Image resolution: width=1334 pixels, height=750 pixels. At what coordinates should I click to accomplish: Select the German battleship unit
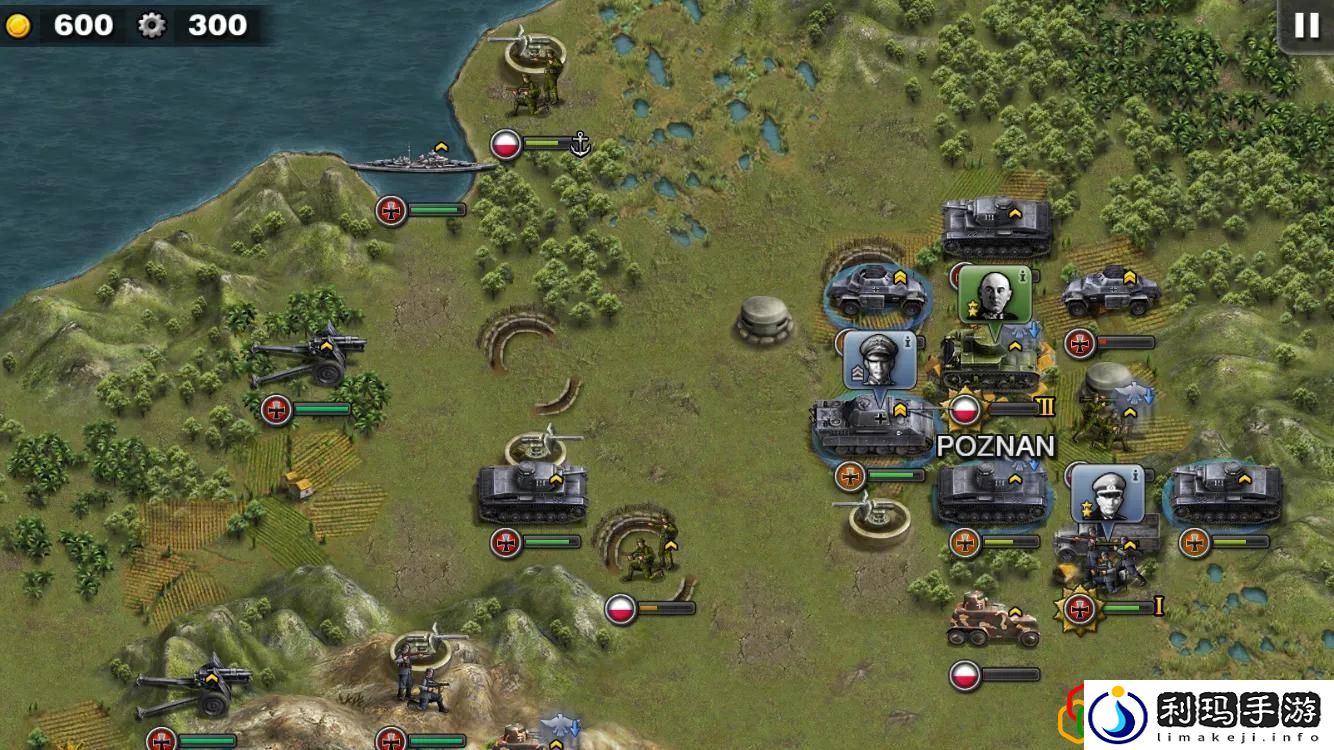click(x=420, y=164)
